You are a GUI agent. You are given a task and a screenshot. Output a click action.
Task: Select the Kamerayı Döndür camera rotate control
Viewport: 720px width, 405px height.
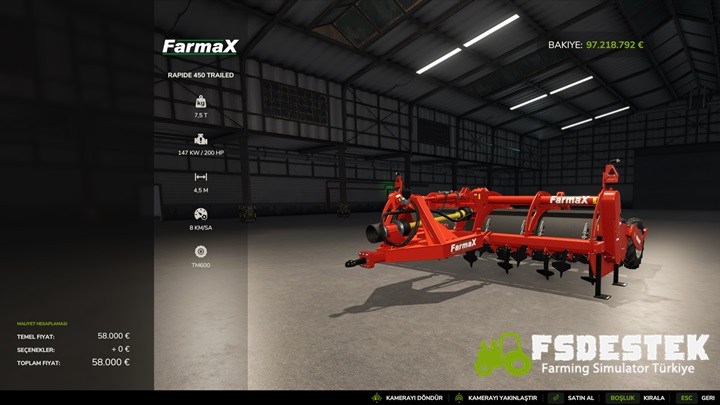point(412,398)
